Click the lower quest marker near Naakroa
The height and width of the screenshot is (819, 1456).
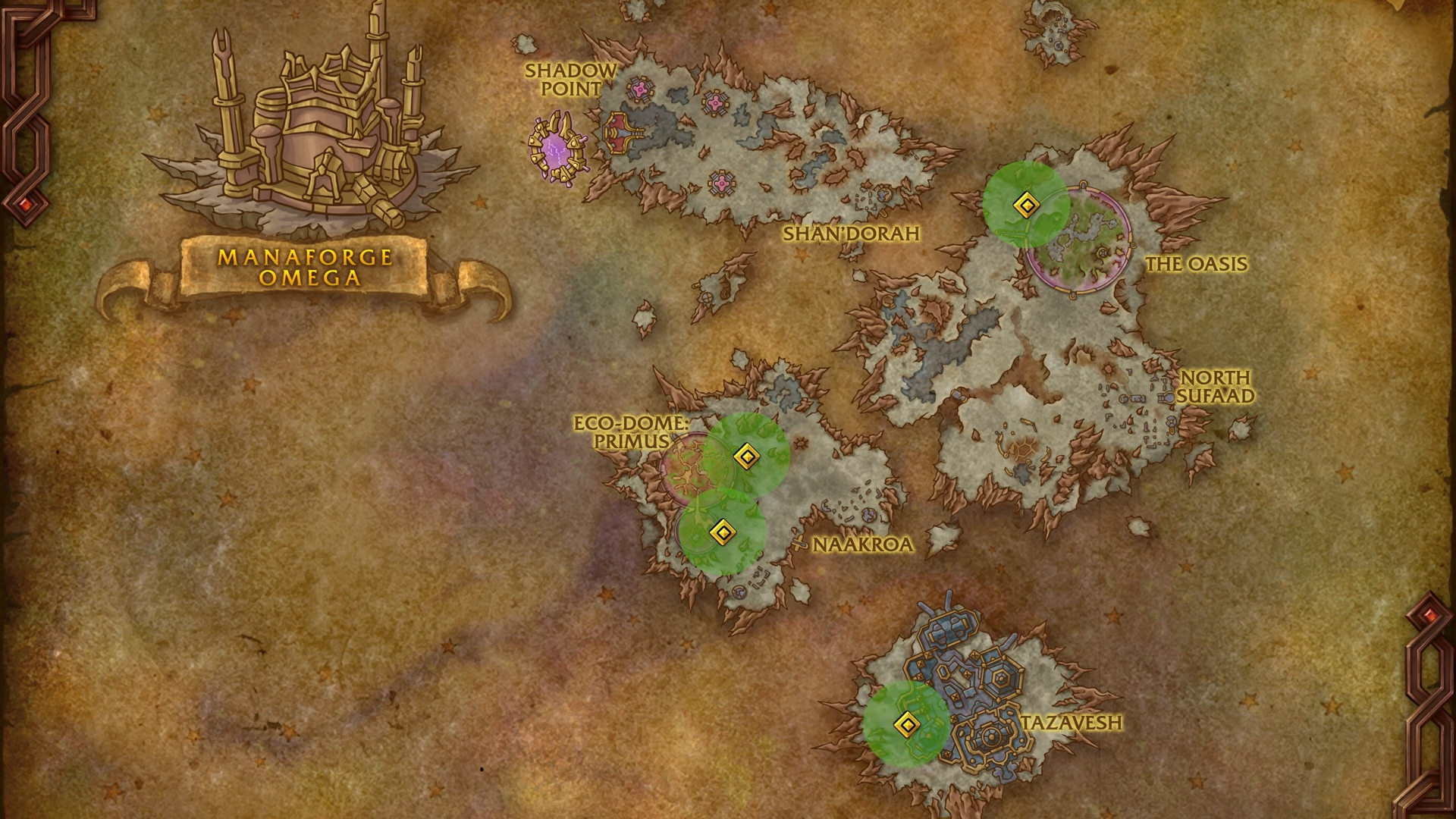pos(723,533)
